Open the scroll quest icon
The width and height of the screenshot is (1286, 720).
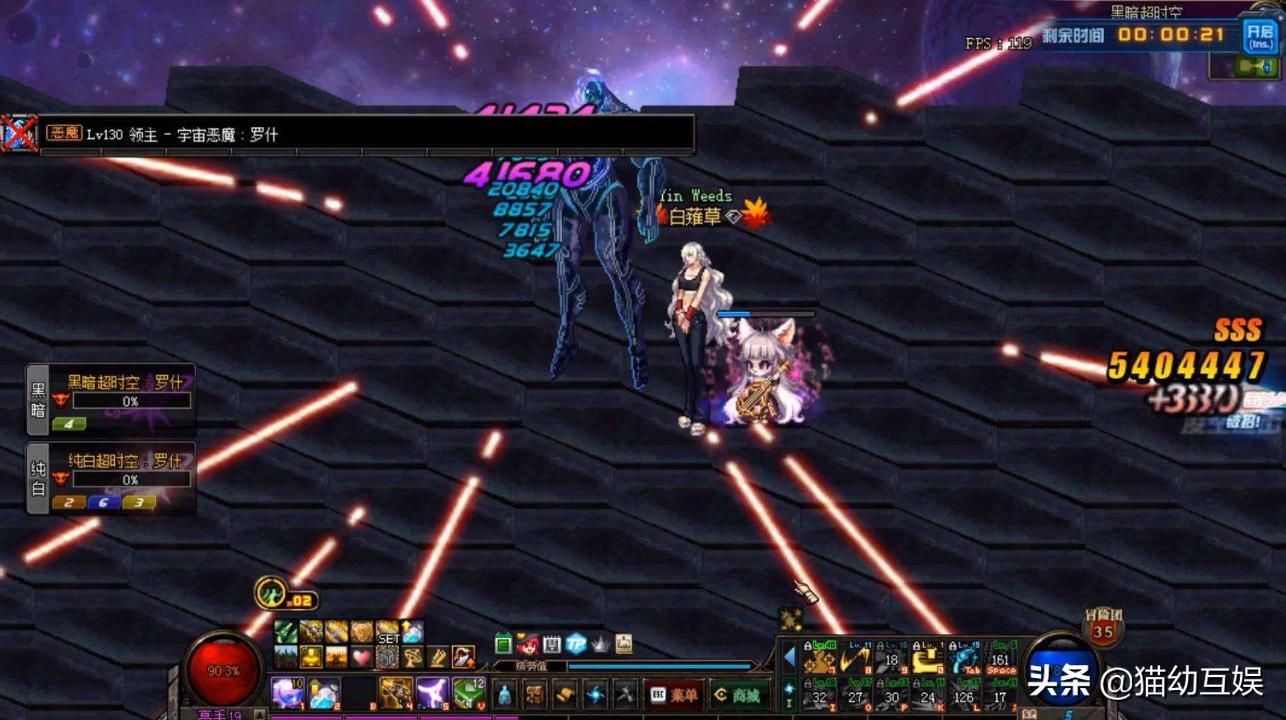(x=565, y=694)
